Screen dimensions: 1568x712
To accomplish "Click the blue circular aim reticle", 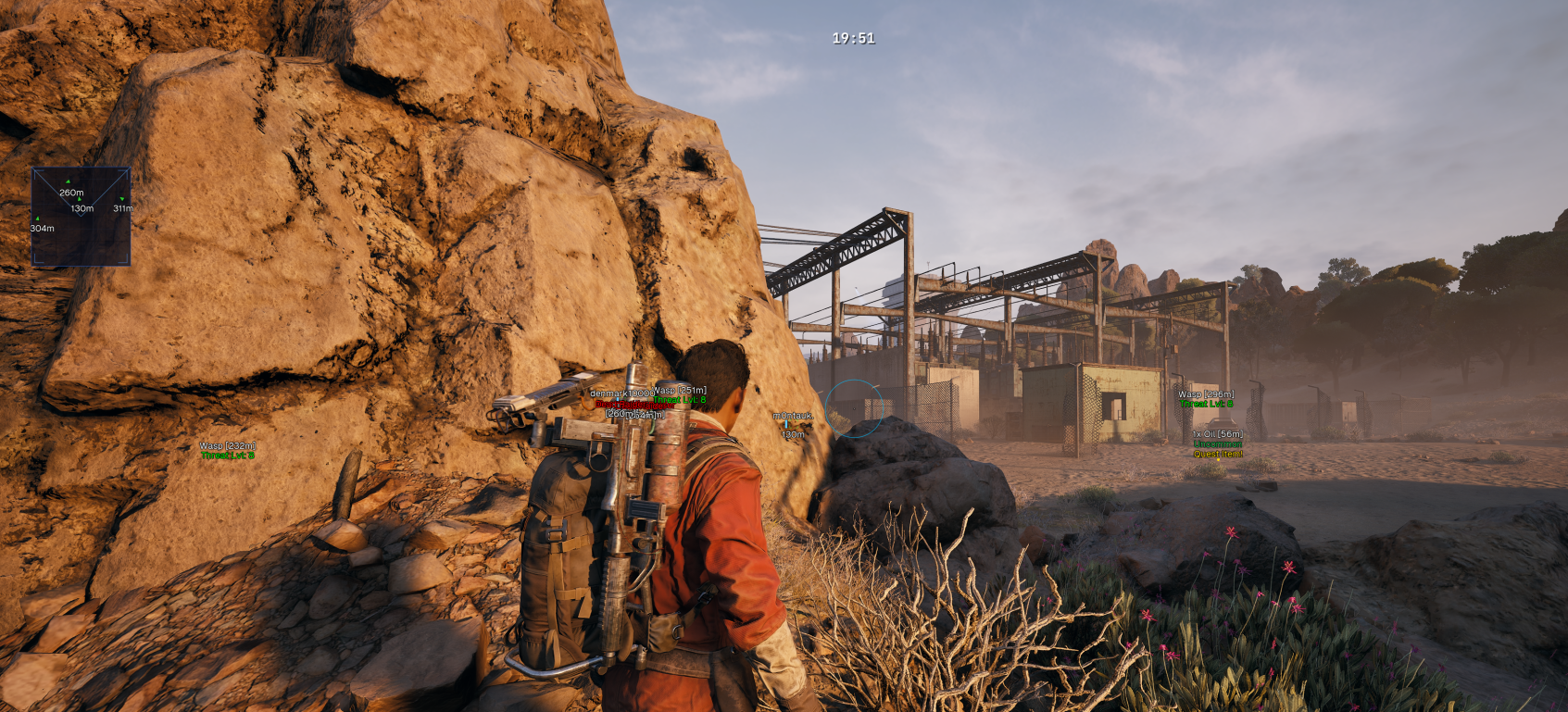I will tap(852, 408).
